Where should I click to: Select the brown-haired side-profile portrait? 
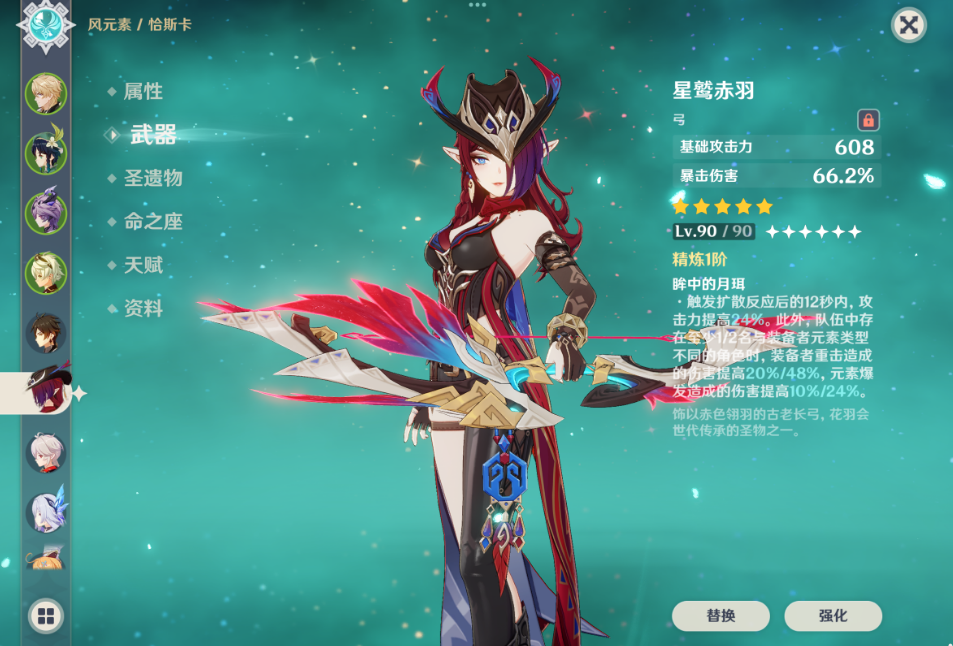[x=46, y=333]
